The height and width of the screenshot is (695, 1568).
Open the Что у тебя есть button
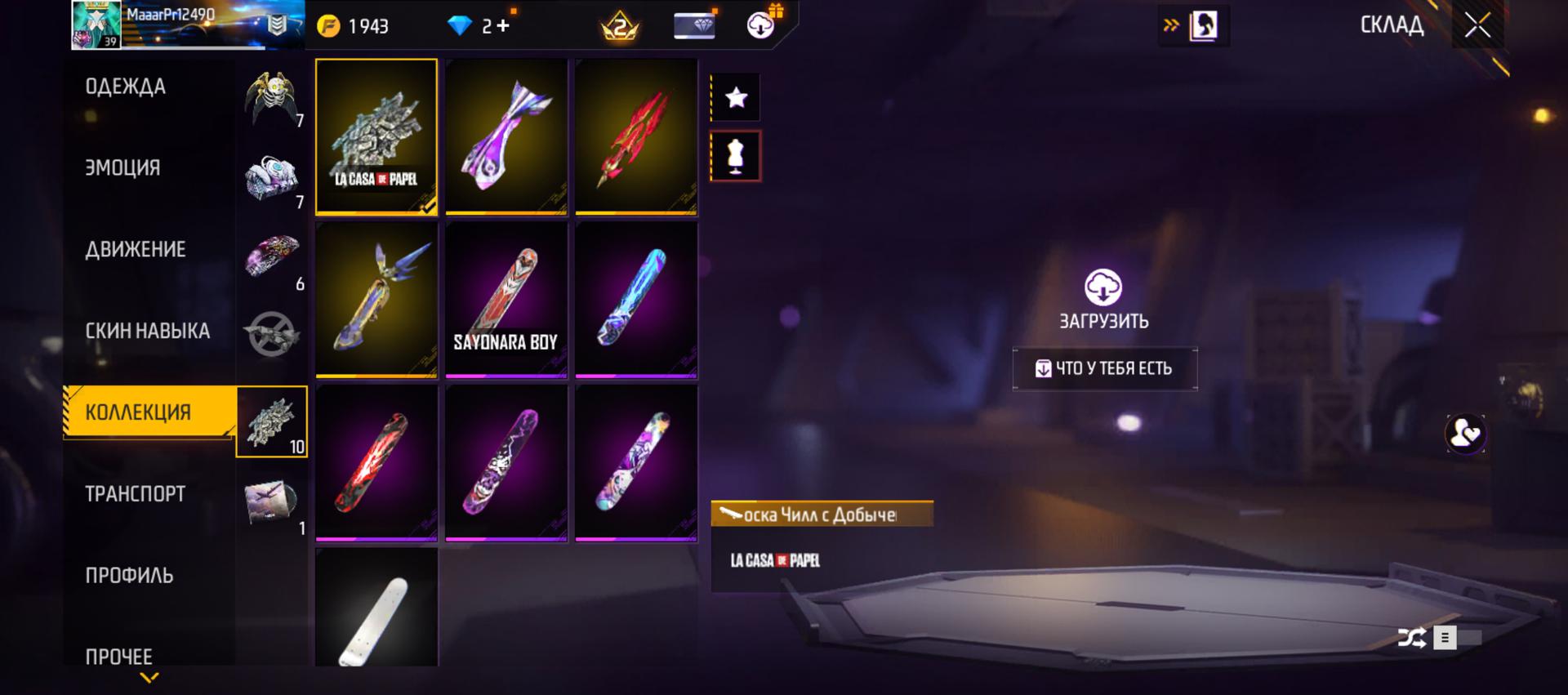(x=1105, y=369)
